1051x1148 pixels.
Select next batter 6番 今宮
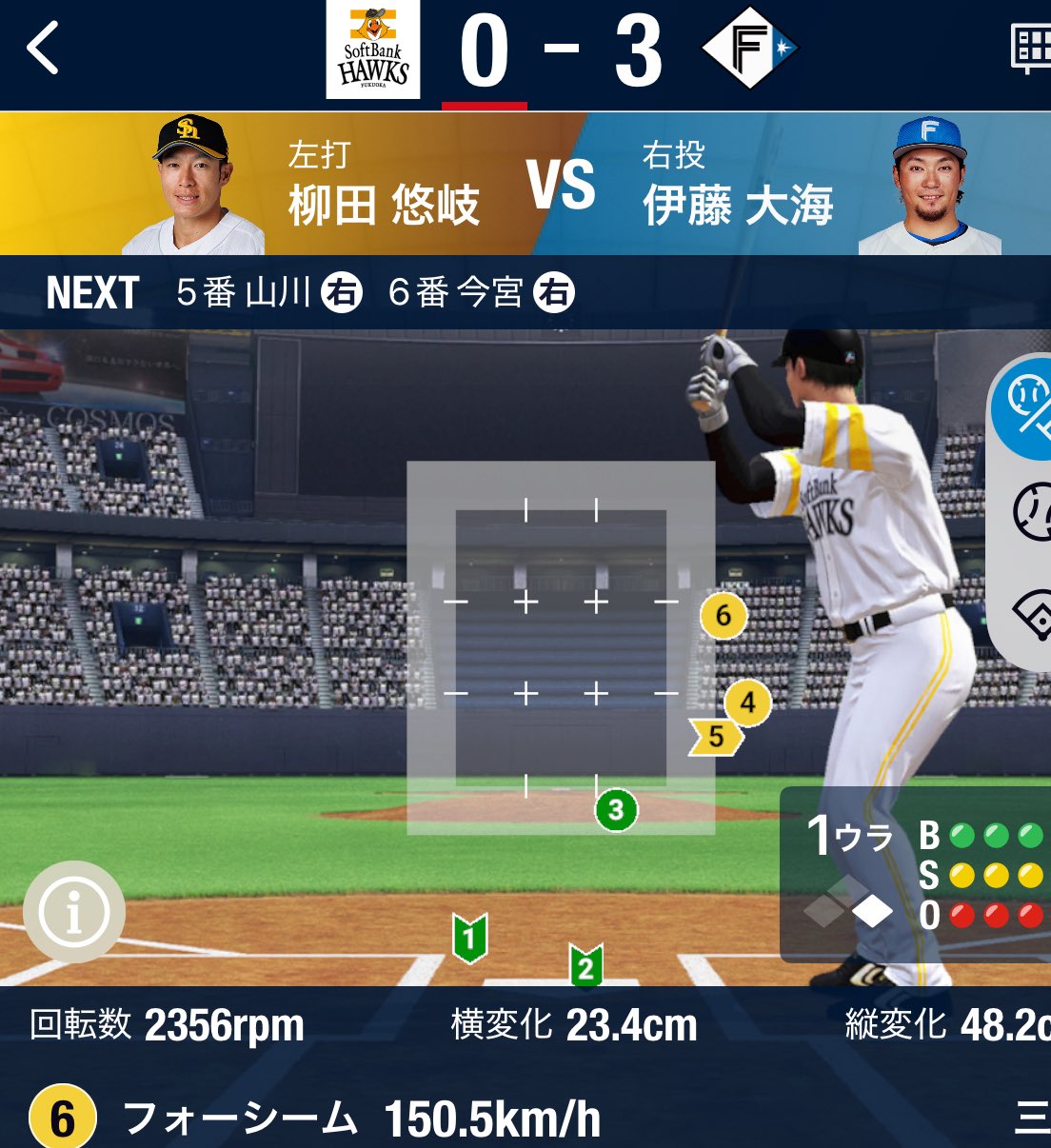[481, 293]
